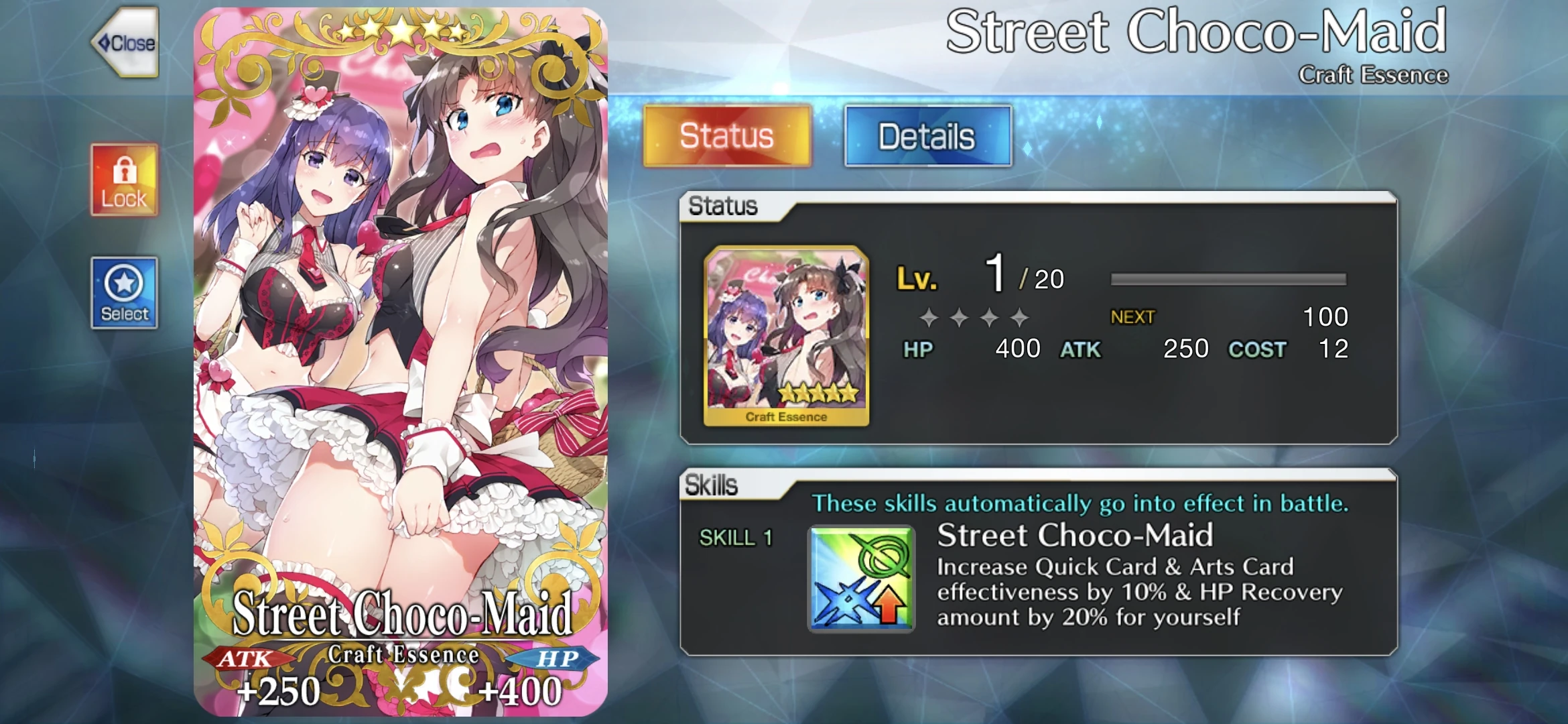Switch to the Details tab
Viewport: 1568px width, 724px height.
(x=928, y=136)
